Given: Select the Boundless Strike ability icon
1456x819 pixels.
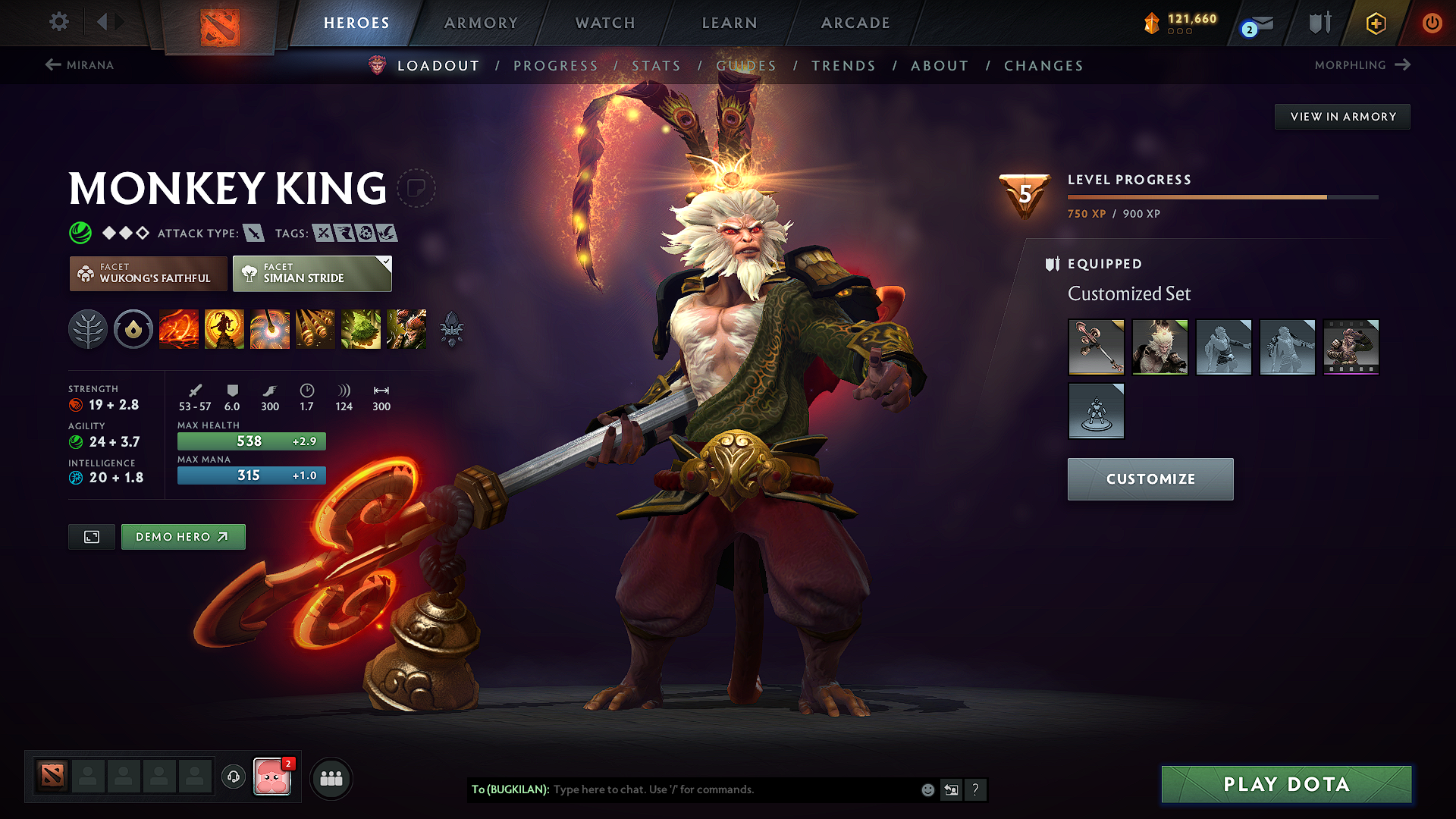Looking at the screenshot, I should tap(179, 329).
